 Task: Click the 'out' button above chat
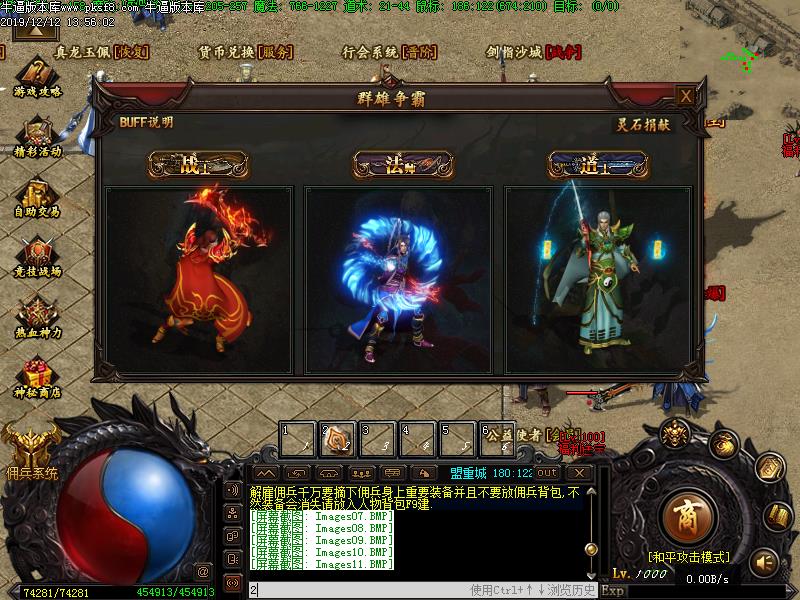(x=547, y=472)
